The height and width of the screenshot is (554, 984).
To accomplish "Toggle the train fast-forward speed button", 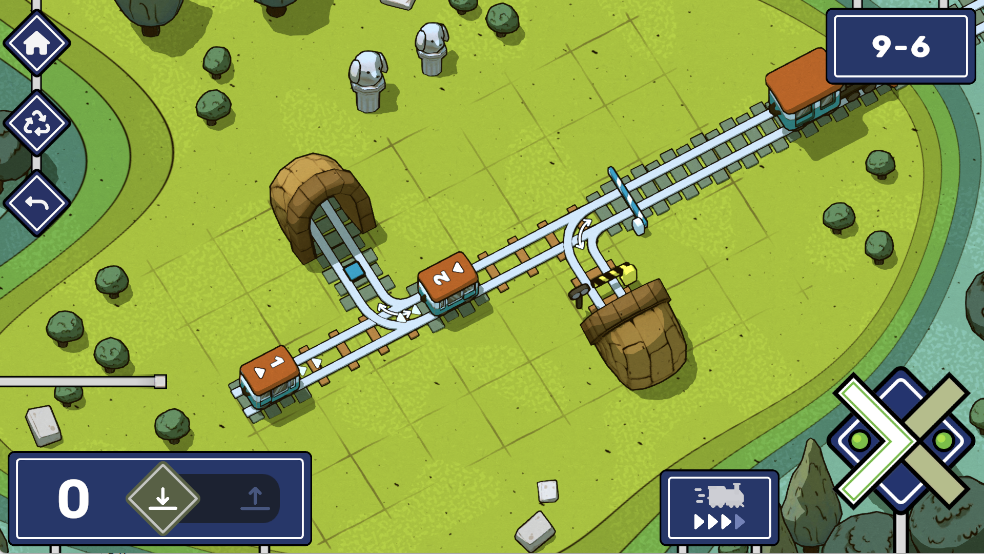I will point(719,507).
